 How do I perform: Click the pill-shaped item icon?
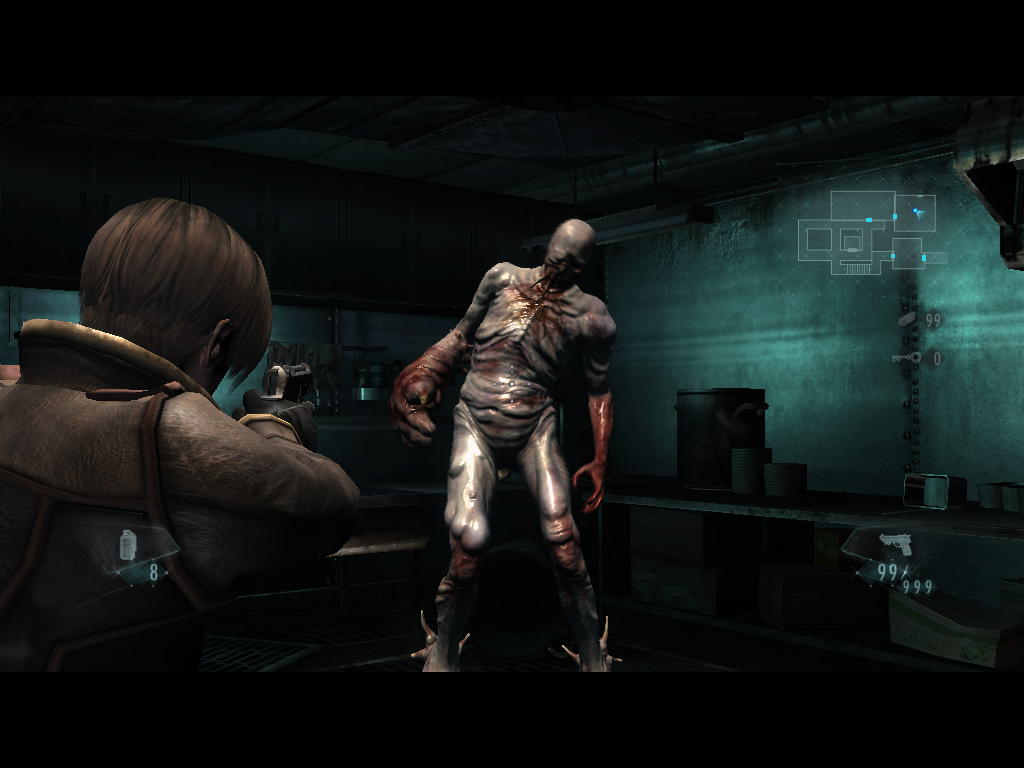[x=907, y=319]
